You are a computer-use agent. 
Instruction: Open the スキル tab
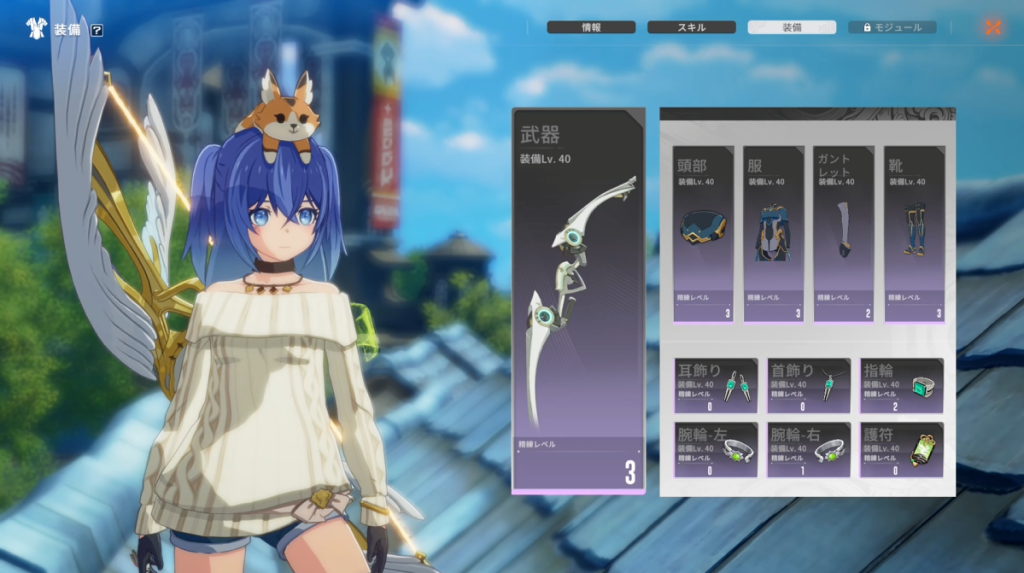coord(691,27)
